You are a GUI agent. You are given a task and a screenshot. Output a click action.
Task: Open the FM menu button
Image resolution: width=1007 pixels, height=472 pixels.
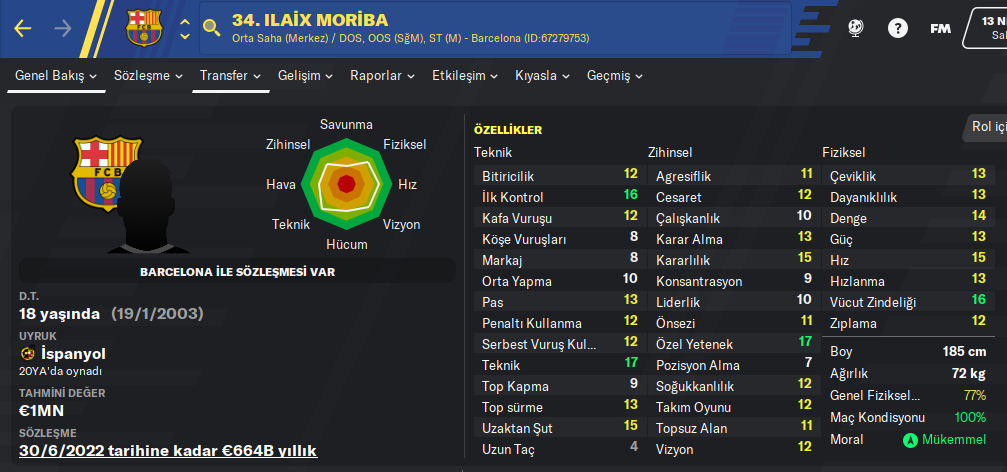[940, 28]
